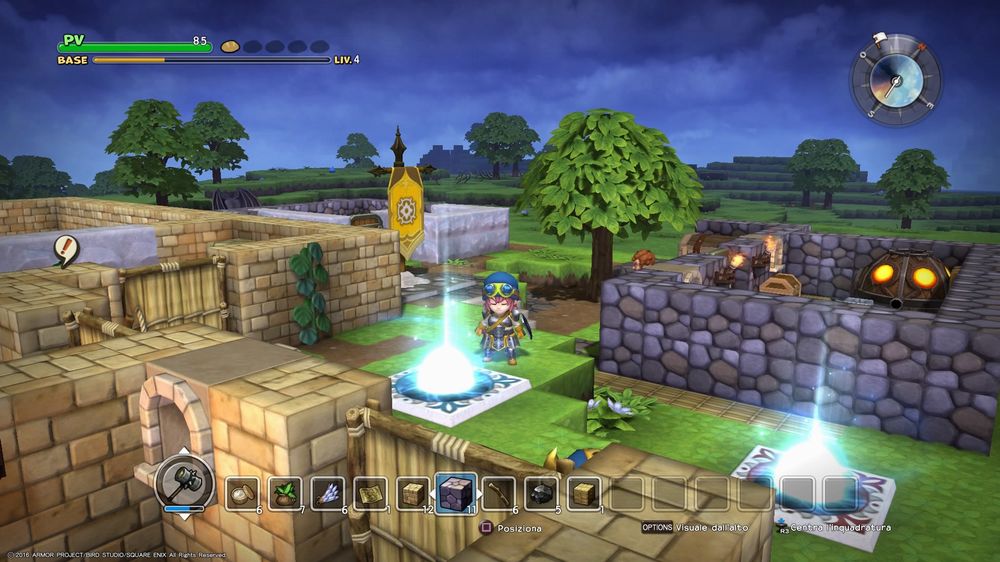This screenshot has height=562, width=1000.
Task: Pick the black coal lump slot
Action: point(542,493)
